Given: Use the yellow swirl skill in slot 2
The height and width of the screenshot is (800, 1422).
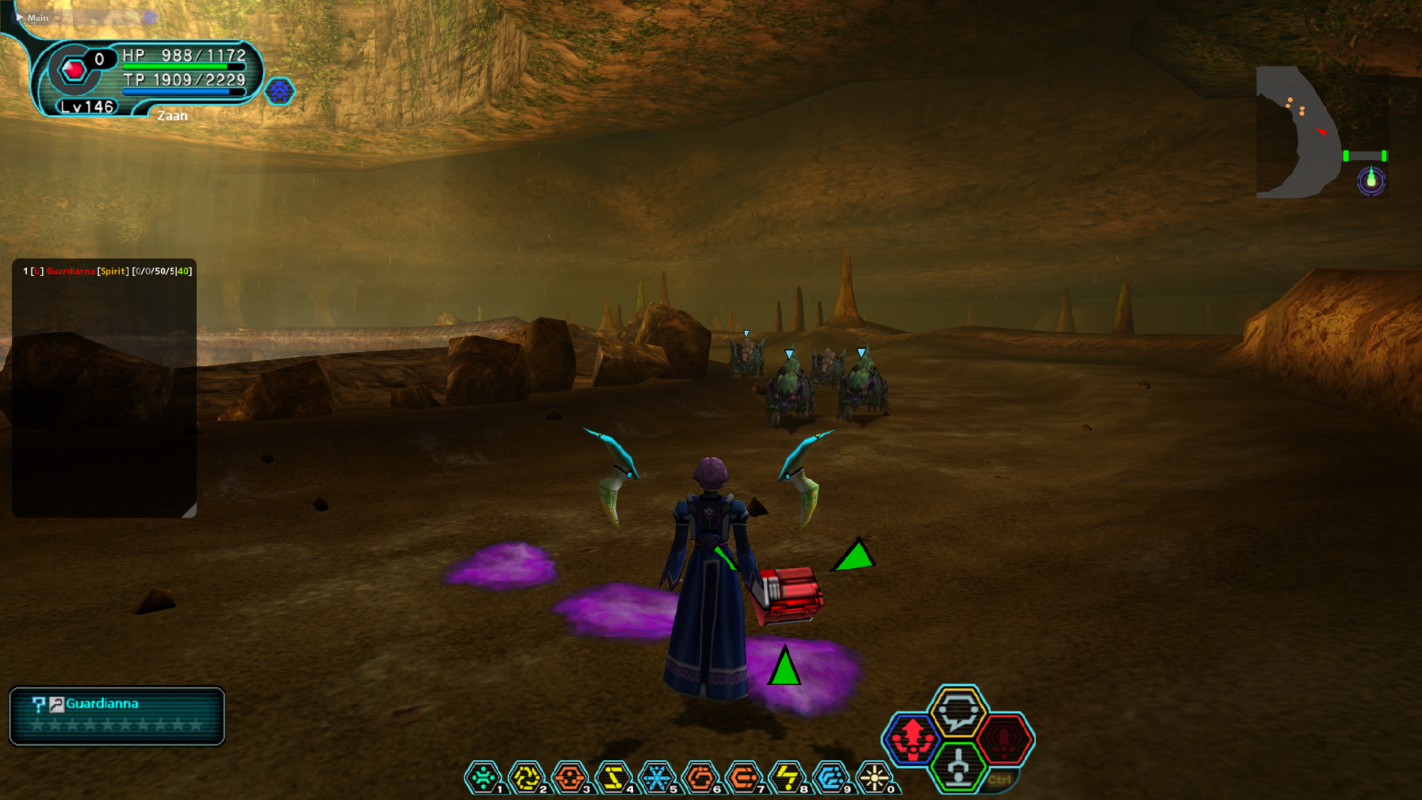Looking at the screenshot, I should (x=526, y=777).
